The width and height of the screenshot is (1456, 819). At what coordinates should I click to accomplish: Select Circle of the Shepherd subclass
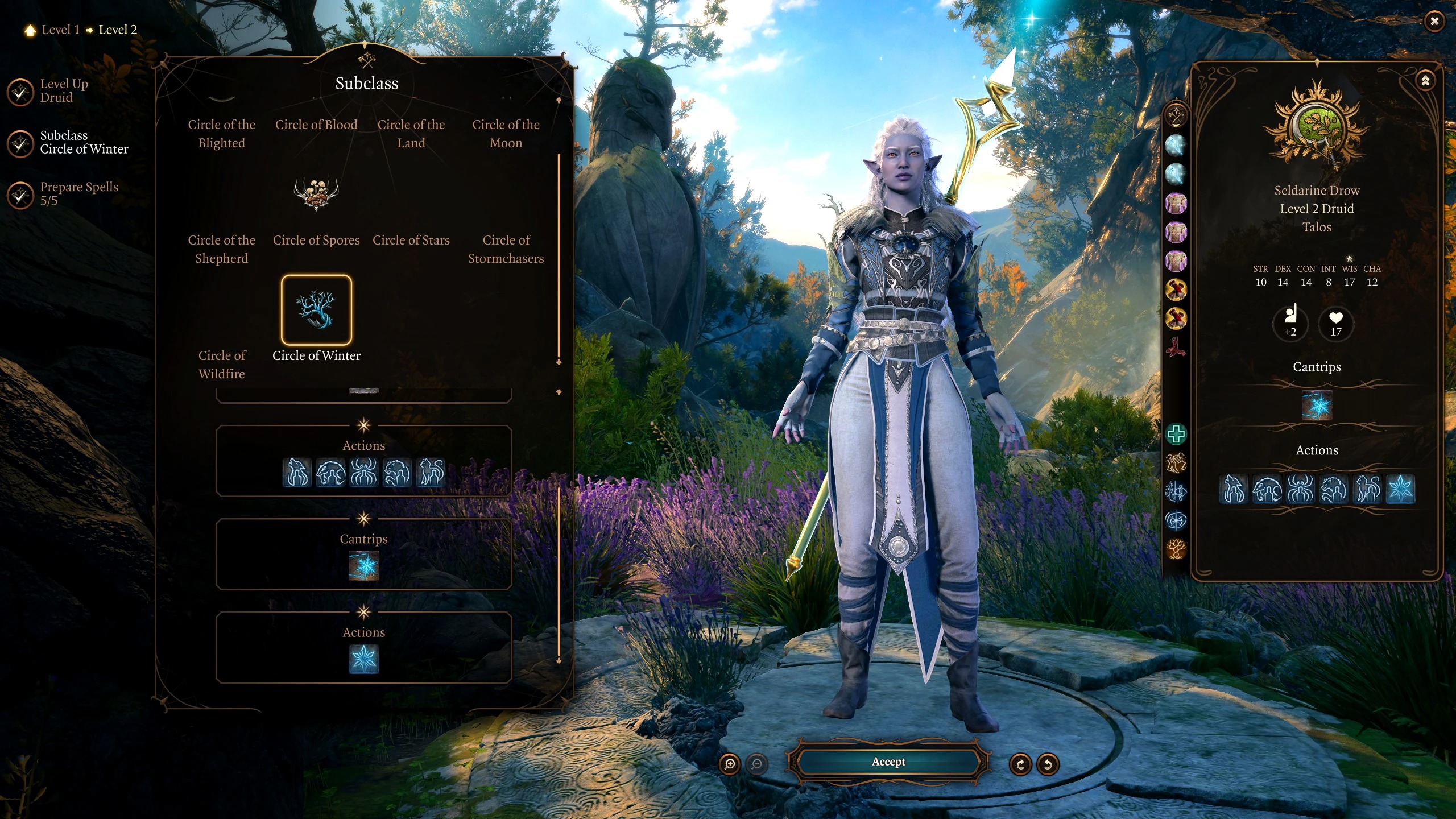pyautogui.click(x=221, y=249)
